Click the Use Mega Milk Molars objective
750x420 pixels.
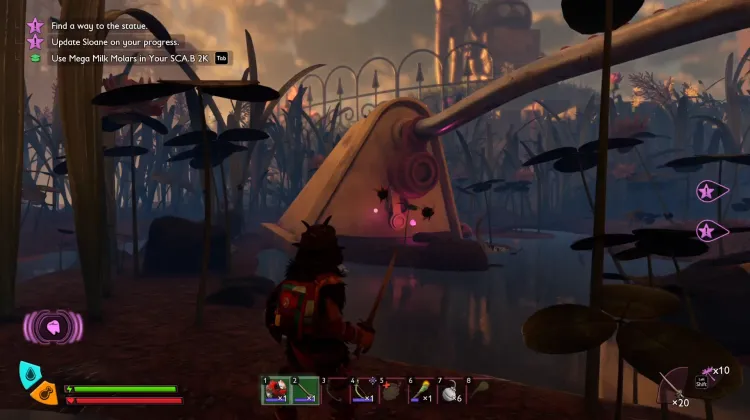130,59
